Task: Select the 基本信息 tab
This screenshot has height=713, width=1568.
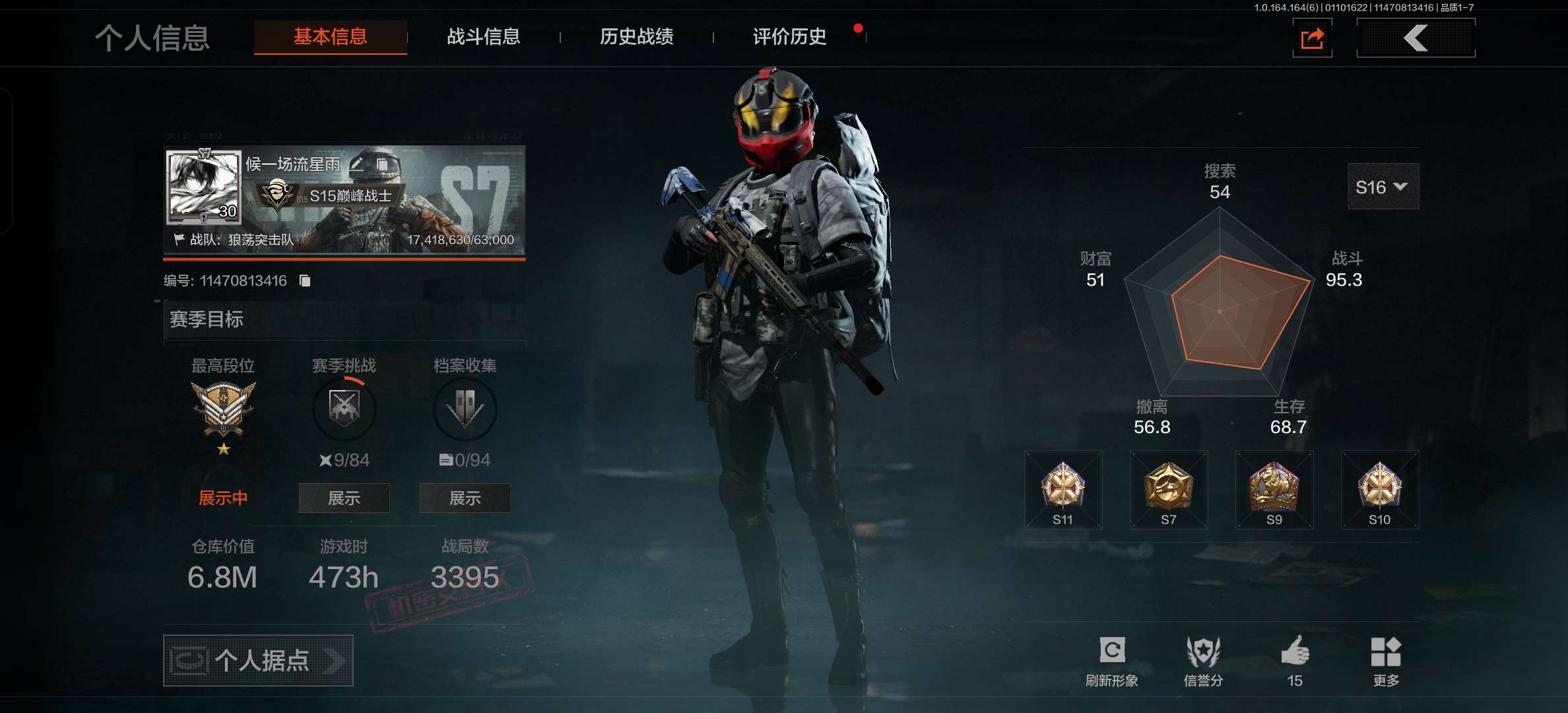Action: (330, 37)
